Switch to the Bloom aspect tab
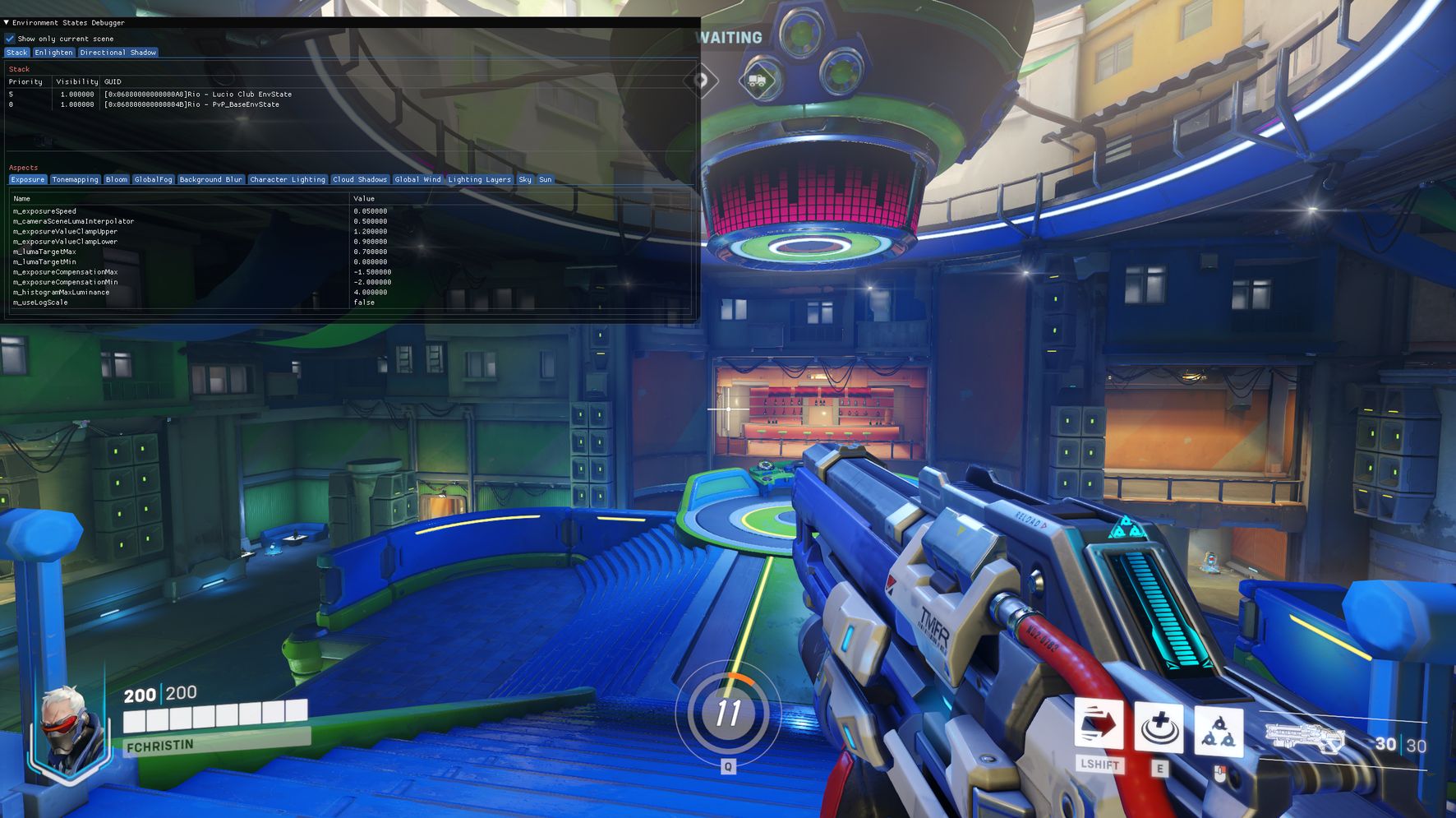Screen dimensions: 1456x818 [116, 179]
